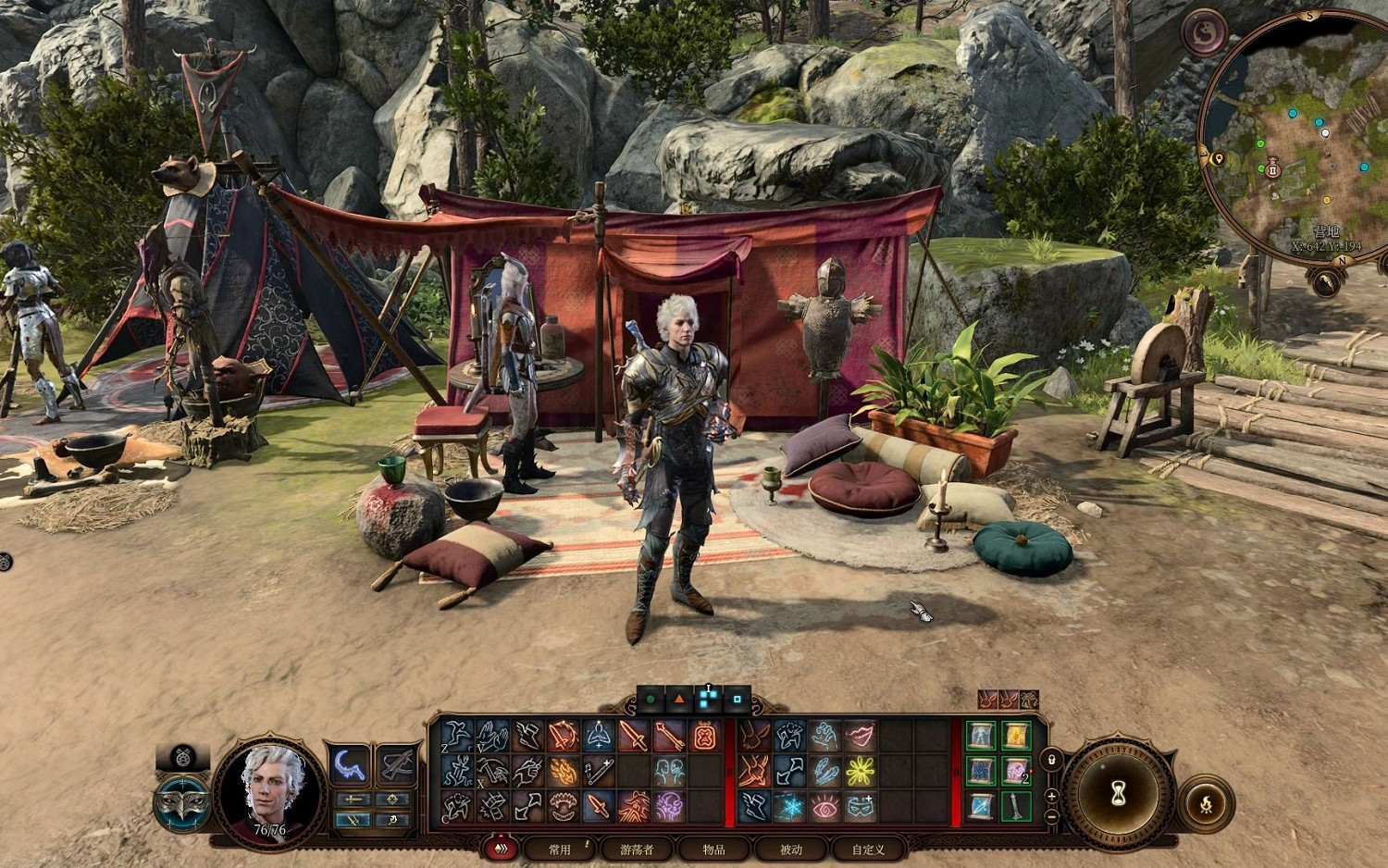
Task: Select the white-haired character portrait
Action: 269,787
